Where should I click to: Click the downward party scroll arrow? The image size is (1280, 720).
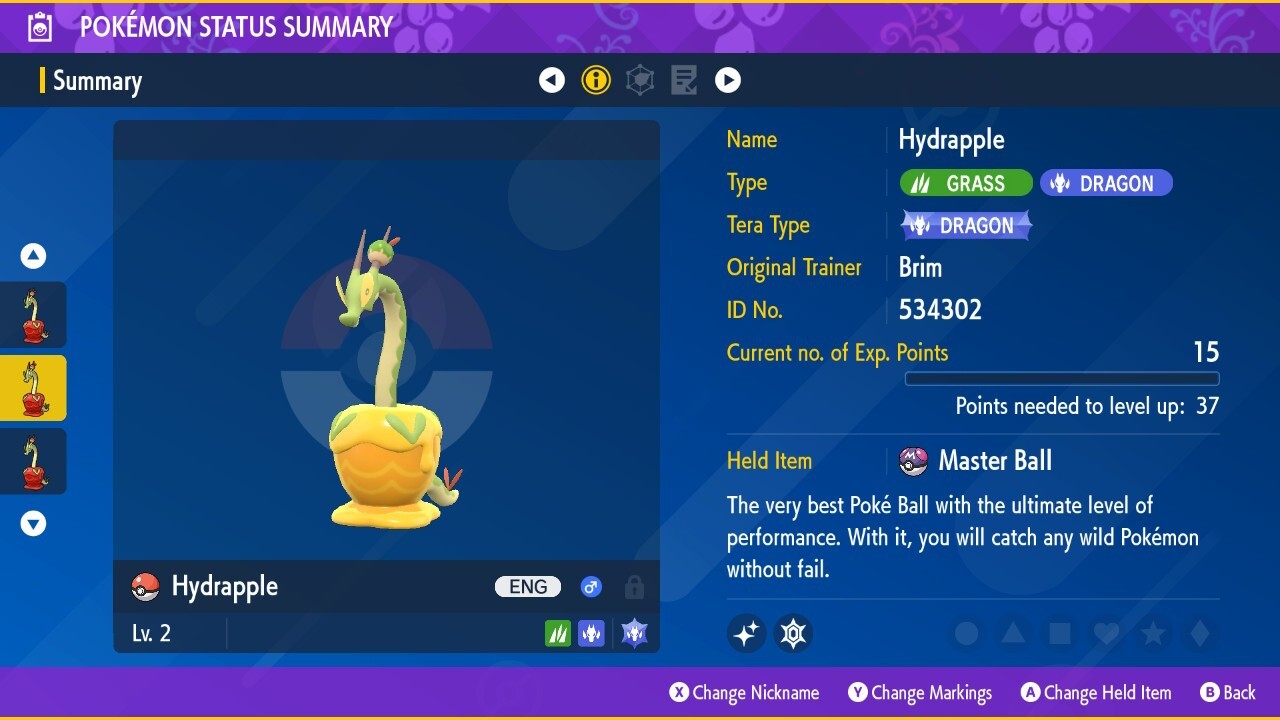[33, 522]
